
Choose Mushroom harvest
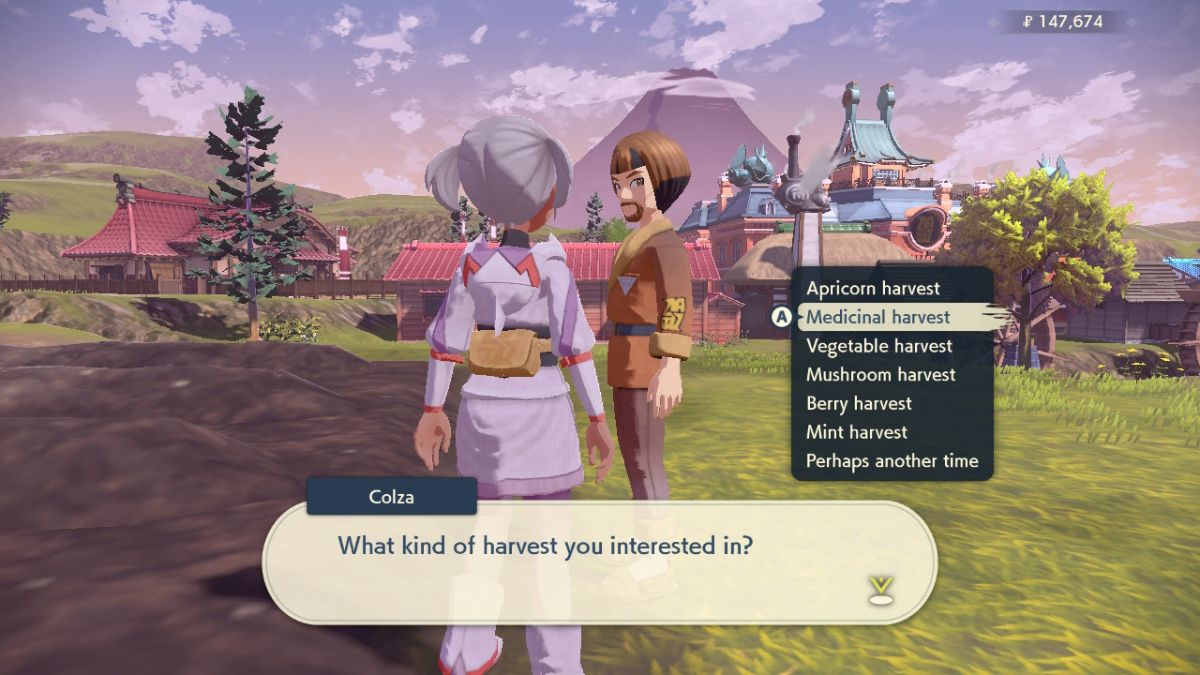(x=881, y=375)
